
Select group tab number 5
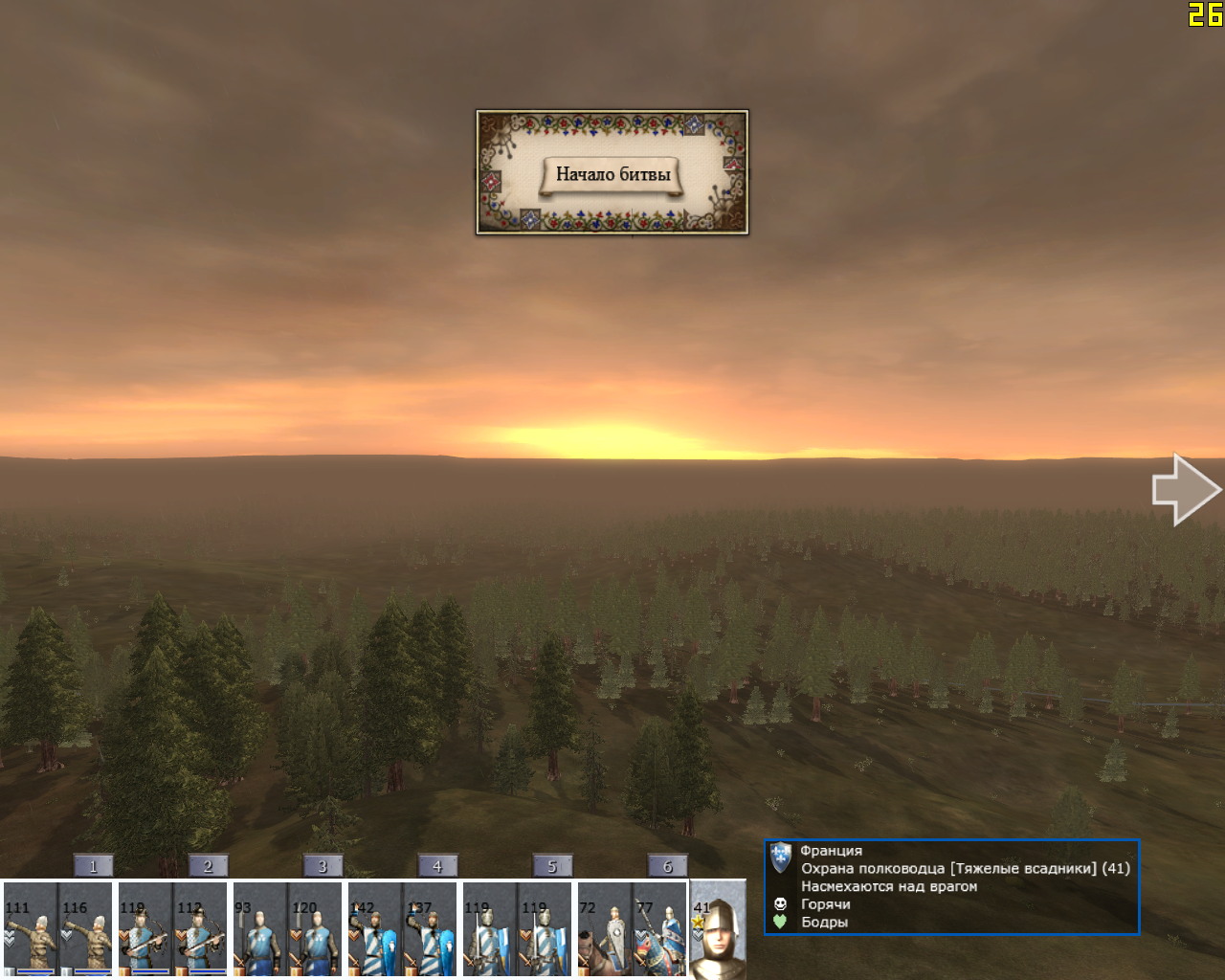tap(552, 866)
